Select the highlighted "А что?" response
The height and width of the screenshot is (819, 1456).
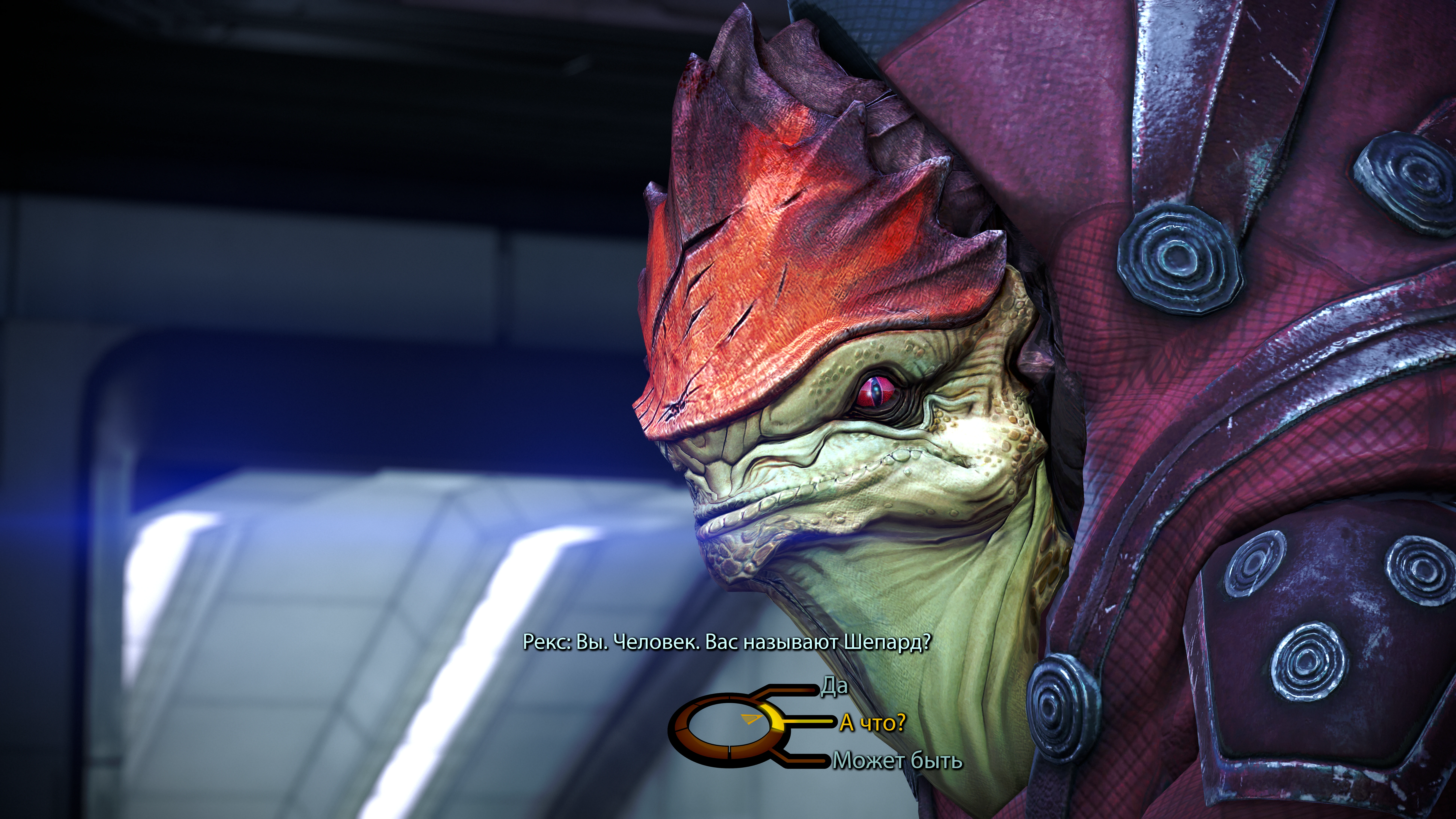872,723
